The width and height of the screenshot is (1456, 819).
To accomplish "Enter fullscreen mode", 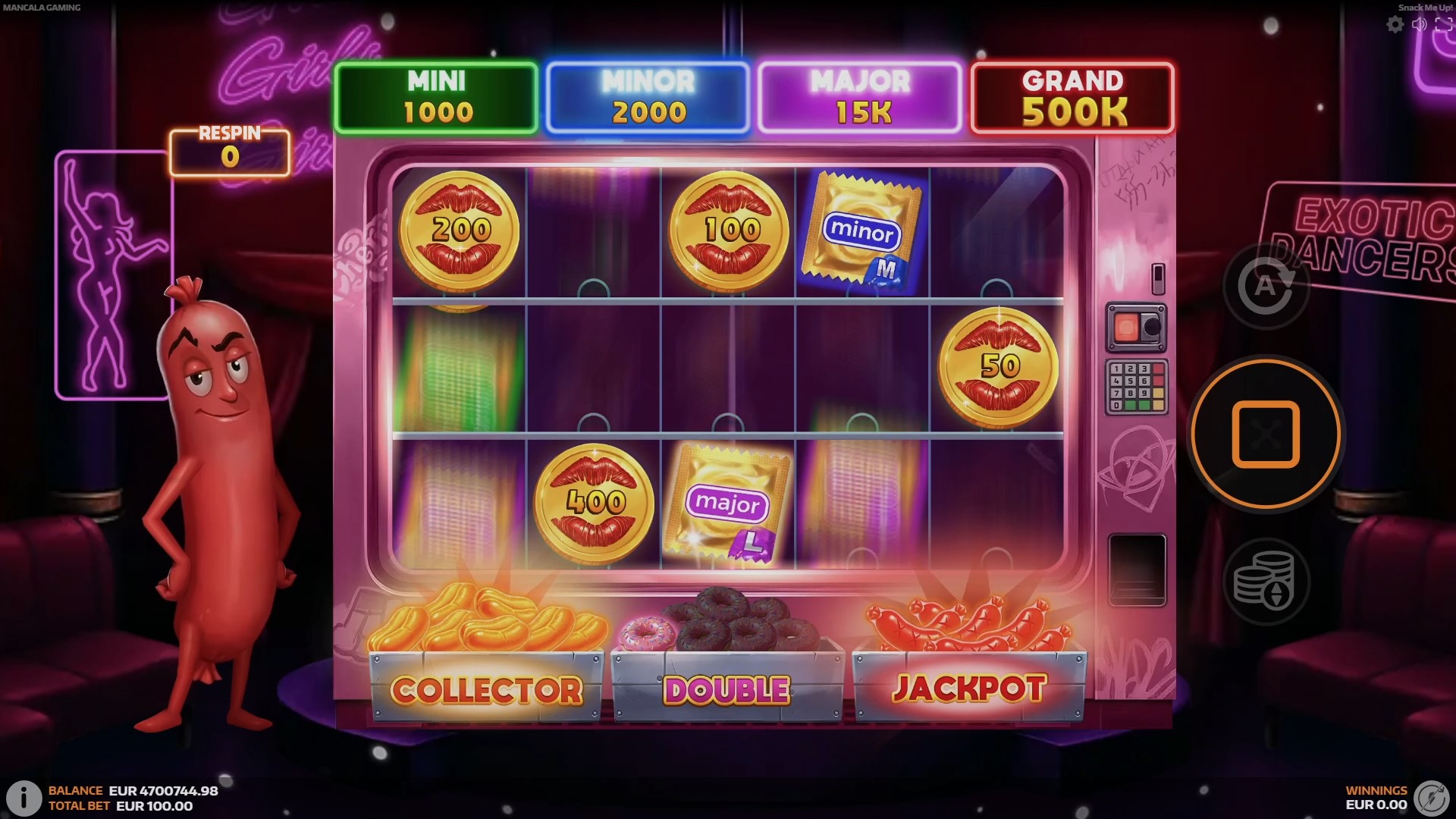I will point(1443,25).
